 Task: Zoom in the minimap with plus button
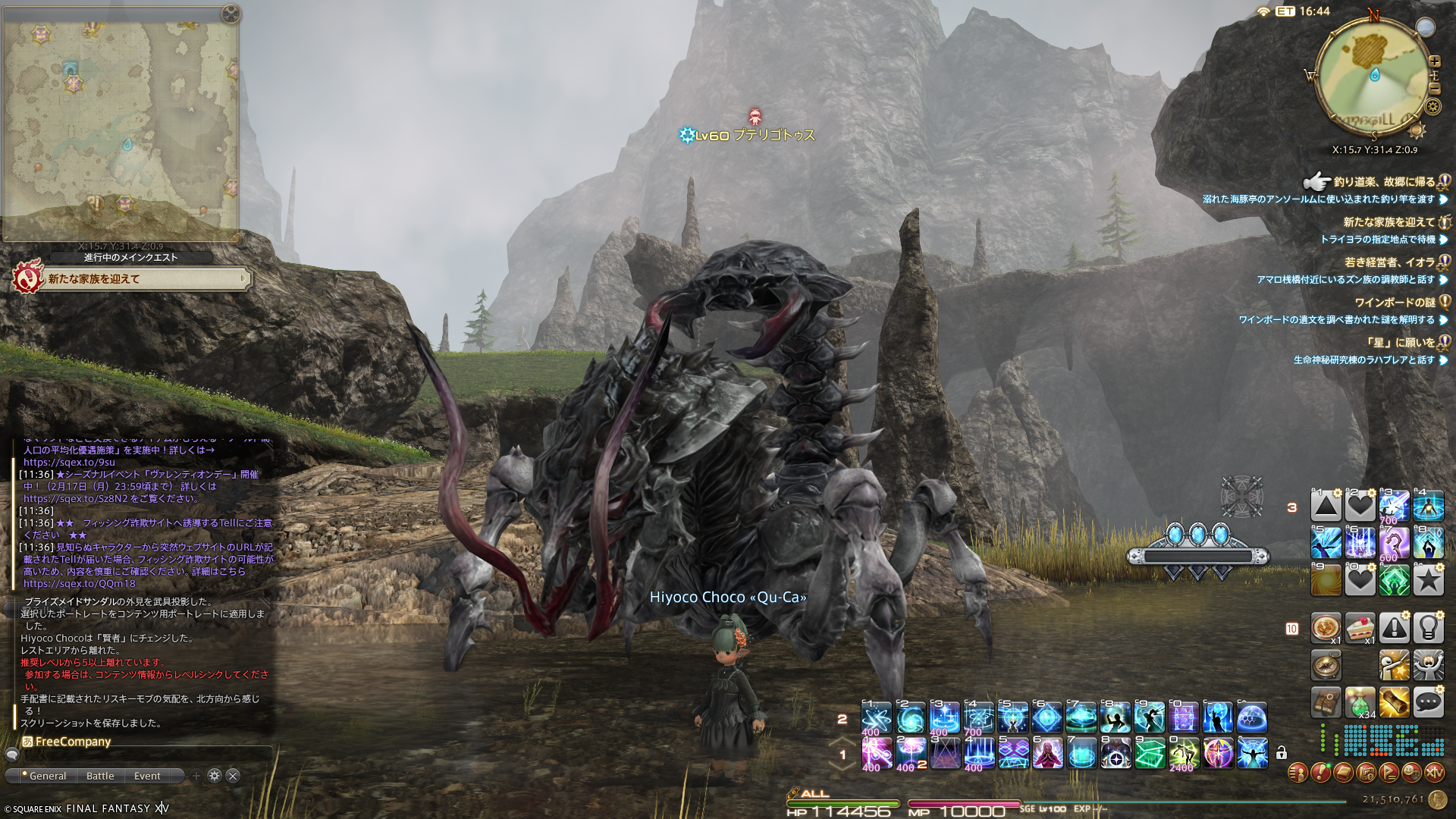click(x=1435, y=61)
